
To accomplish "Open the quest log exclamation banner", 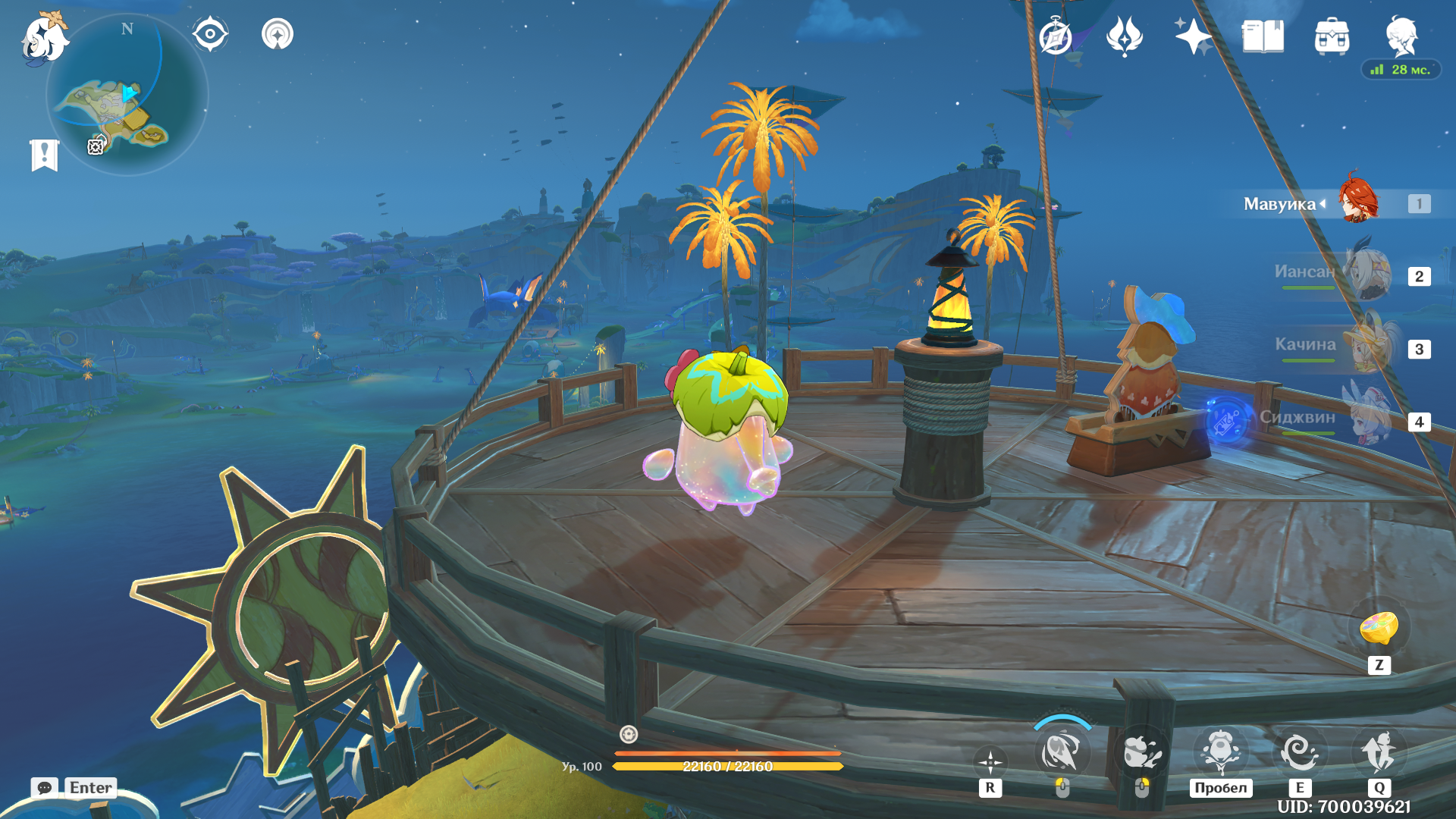I will [45, 155].
